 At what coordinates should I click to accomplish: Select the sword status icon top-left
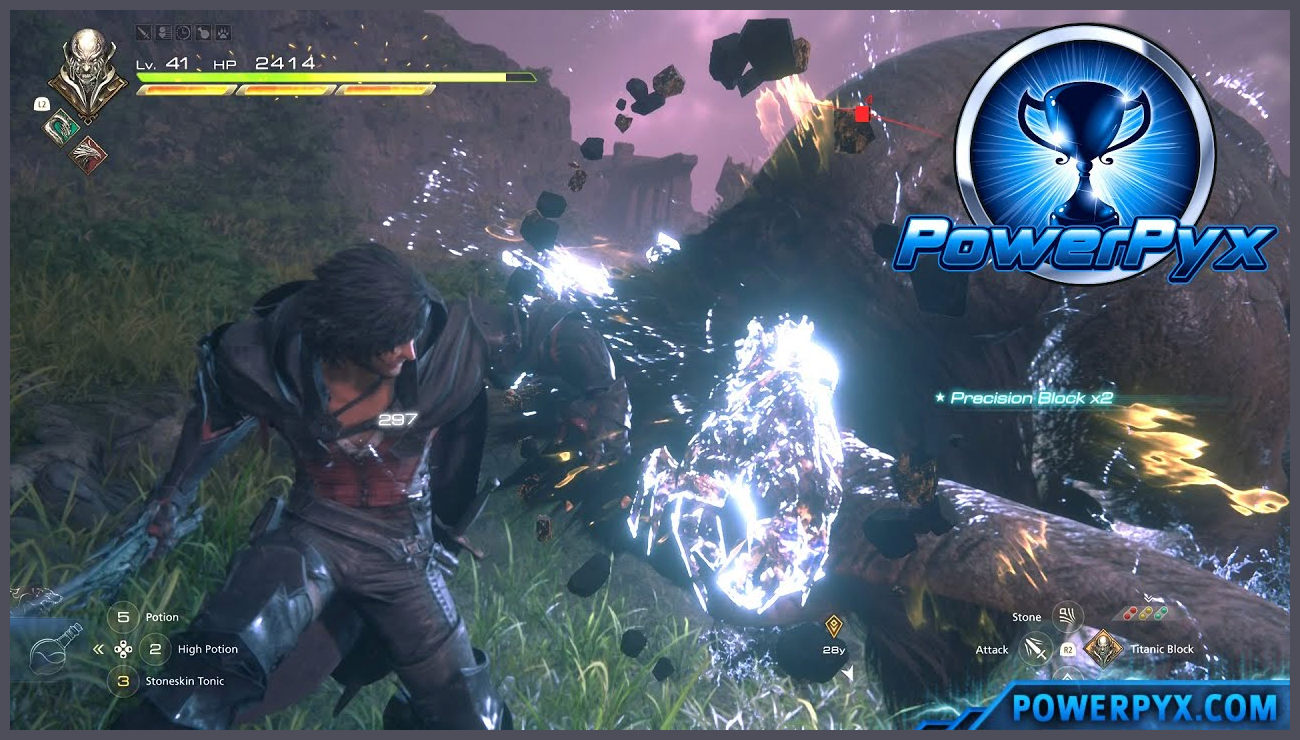144,34
